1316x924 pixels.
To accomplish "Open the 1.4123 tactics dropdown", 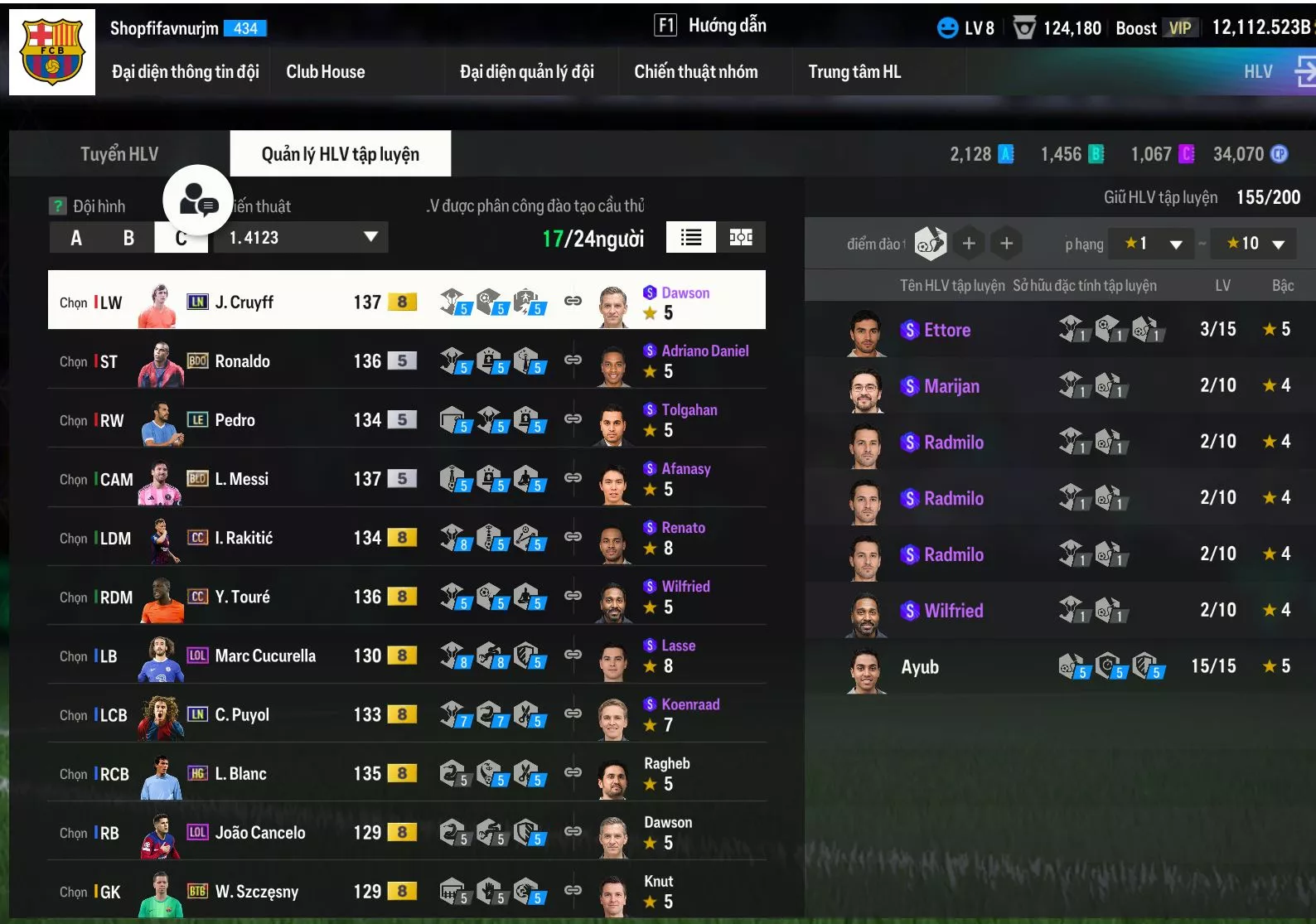I will pyautogui.click(x=302, y=238).
